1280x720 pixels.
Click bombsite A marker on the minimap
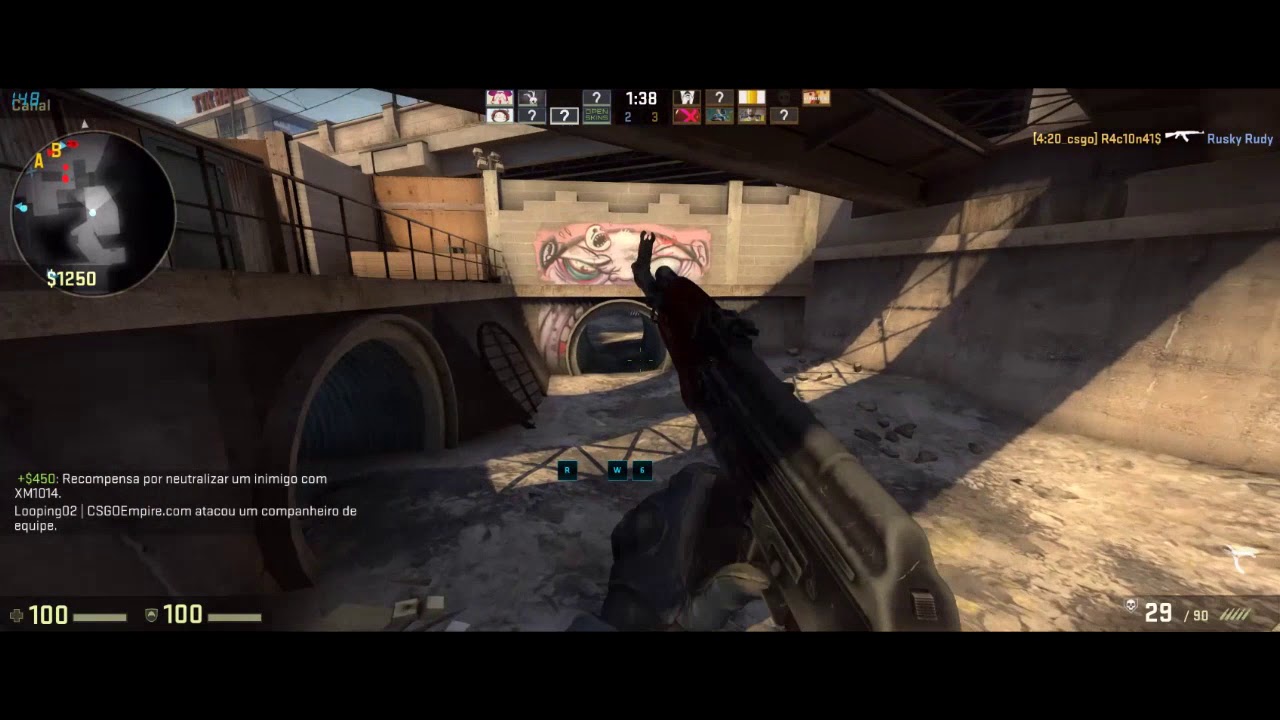click(x=38, y=162)
